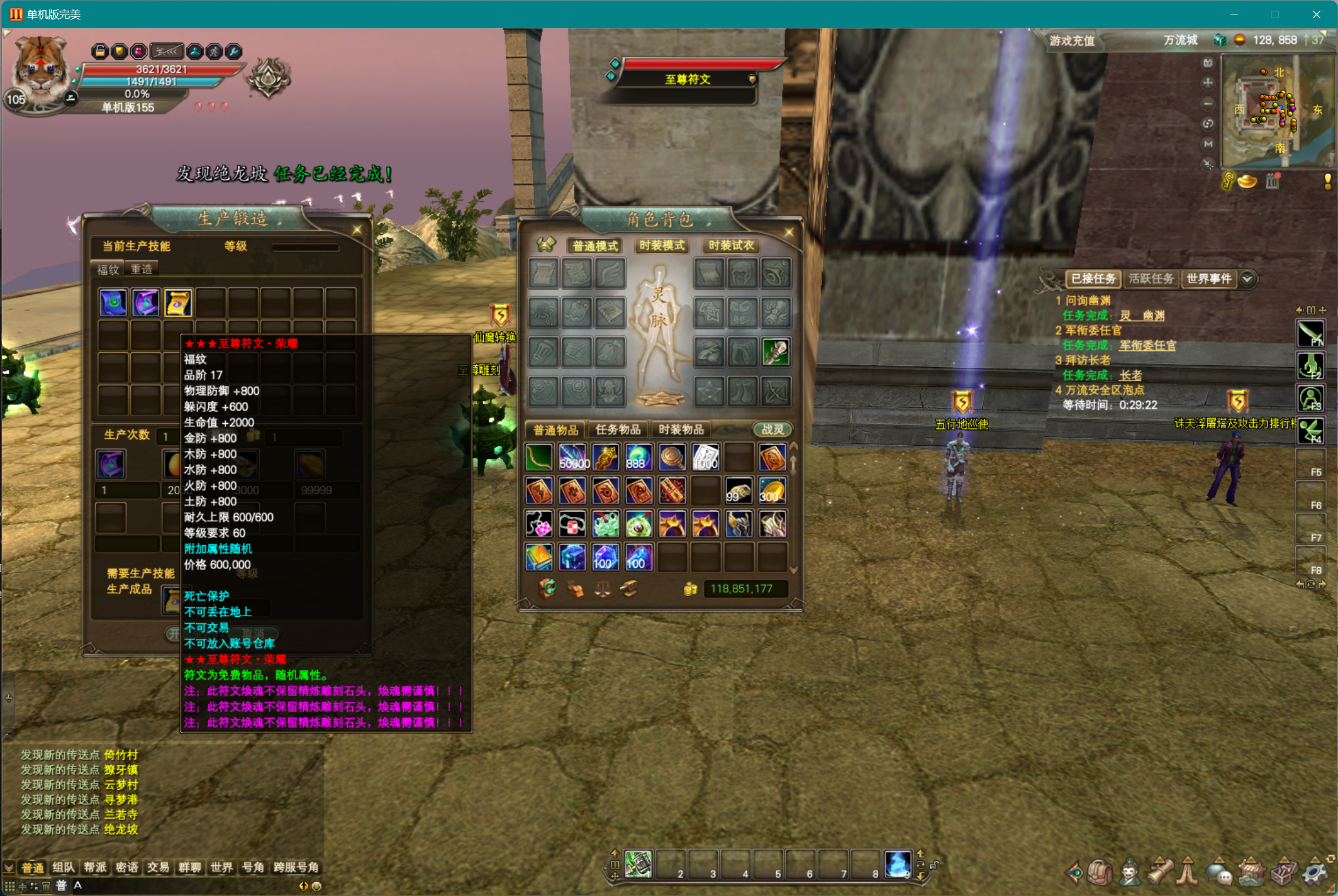1338x896 pixels.
Task: Open the 游戏充值 recharge button
Action: point(1072,41)
